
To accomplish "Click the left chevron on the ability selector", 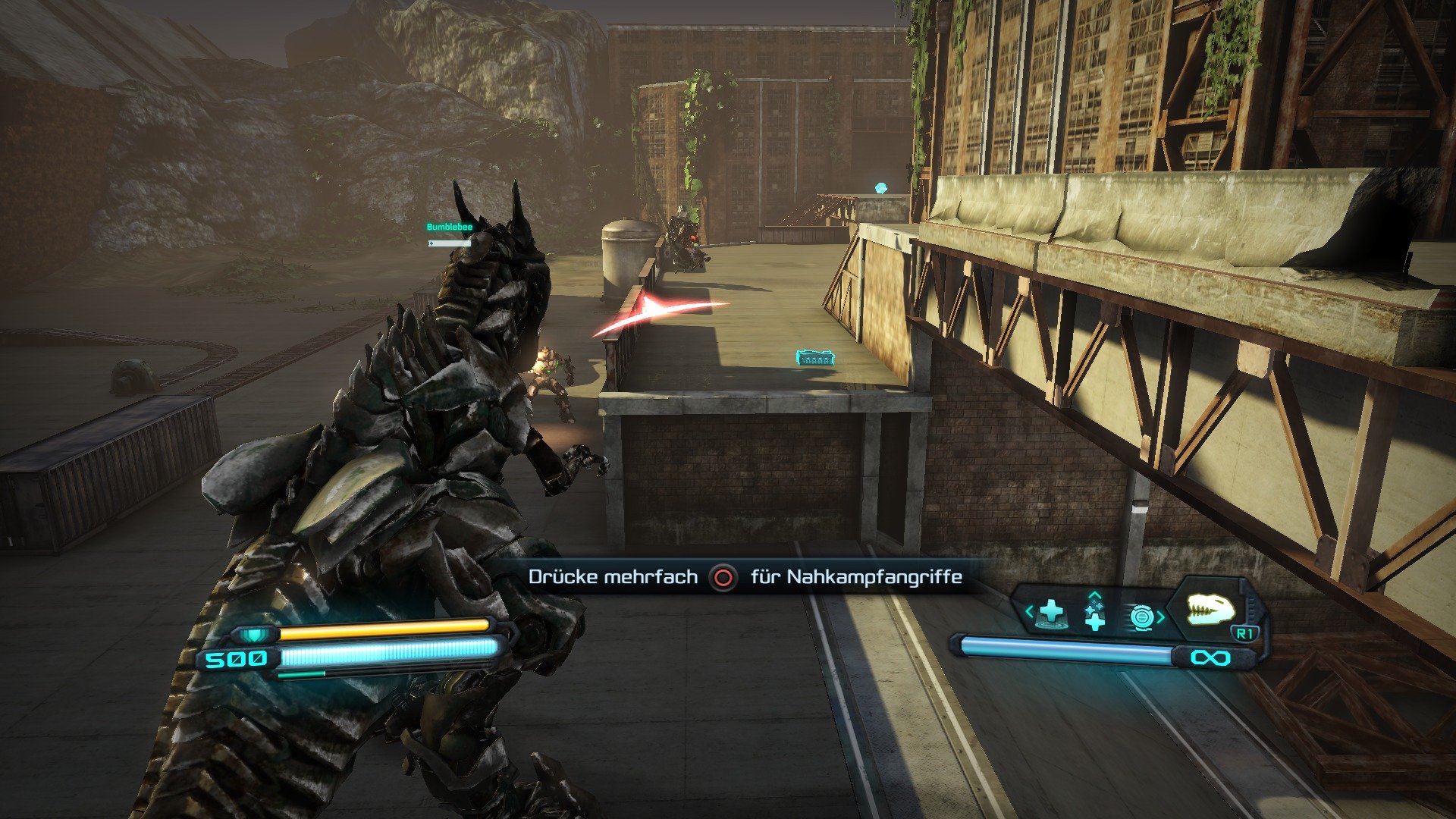I will [1029, 611].
